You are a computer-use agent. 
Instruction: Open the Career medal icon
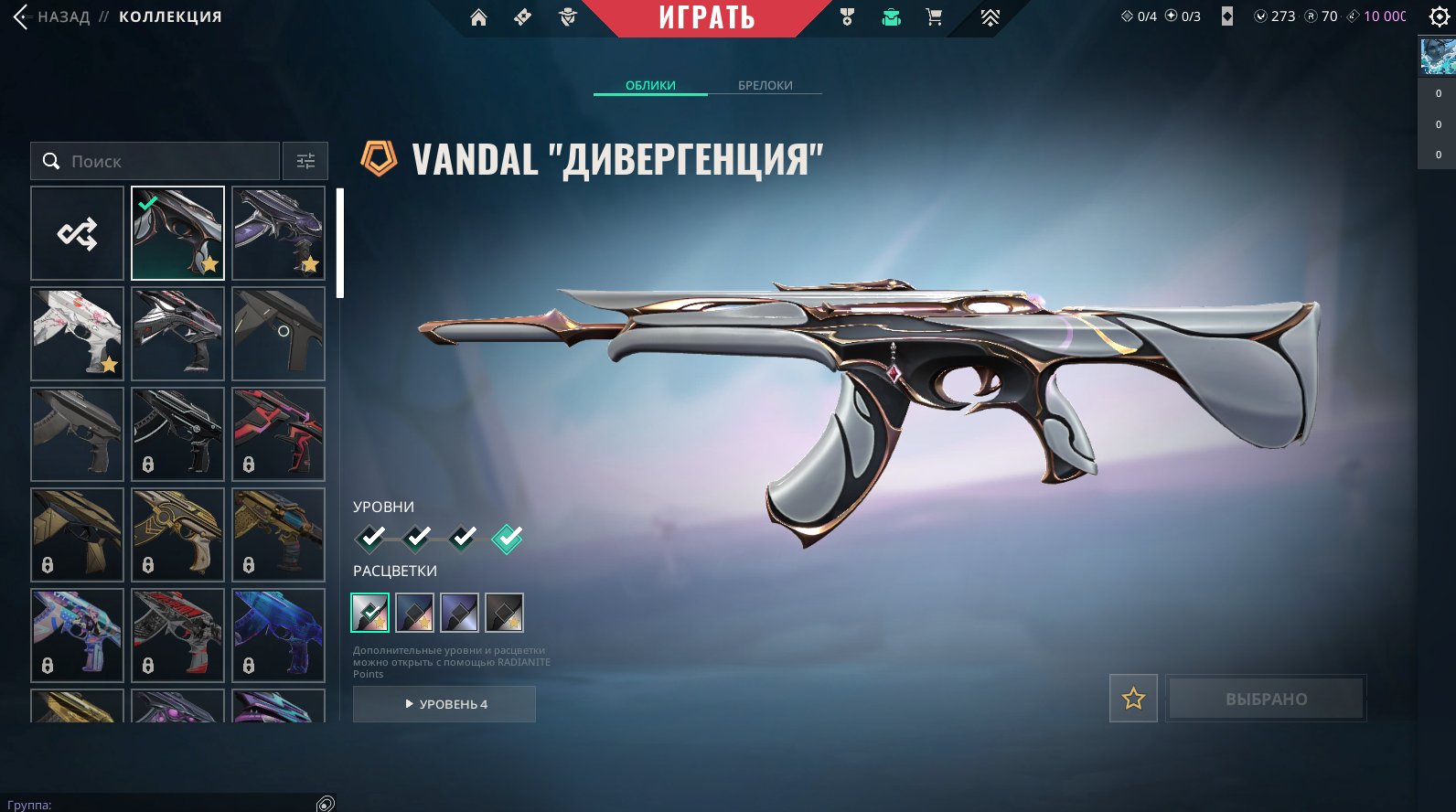846,16
